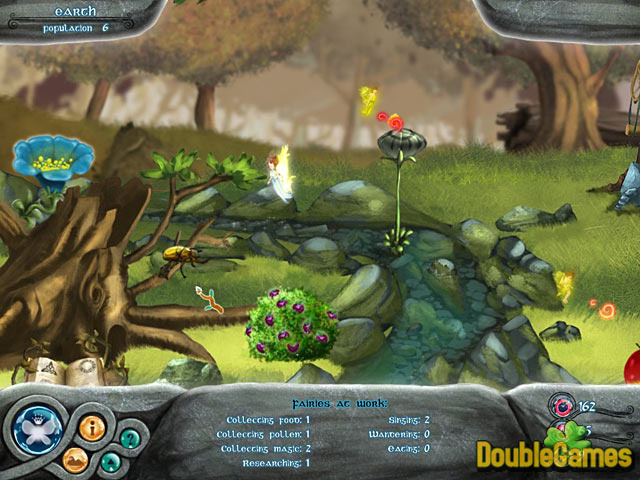This screenshot has height=480, width=640.
Task: Select the orange landscape button
Action: click(76, 461)
